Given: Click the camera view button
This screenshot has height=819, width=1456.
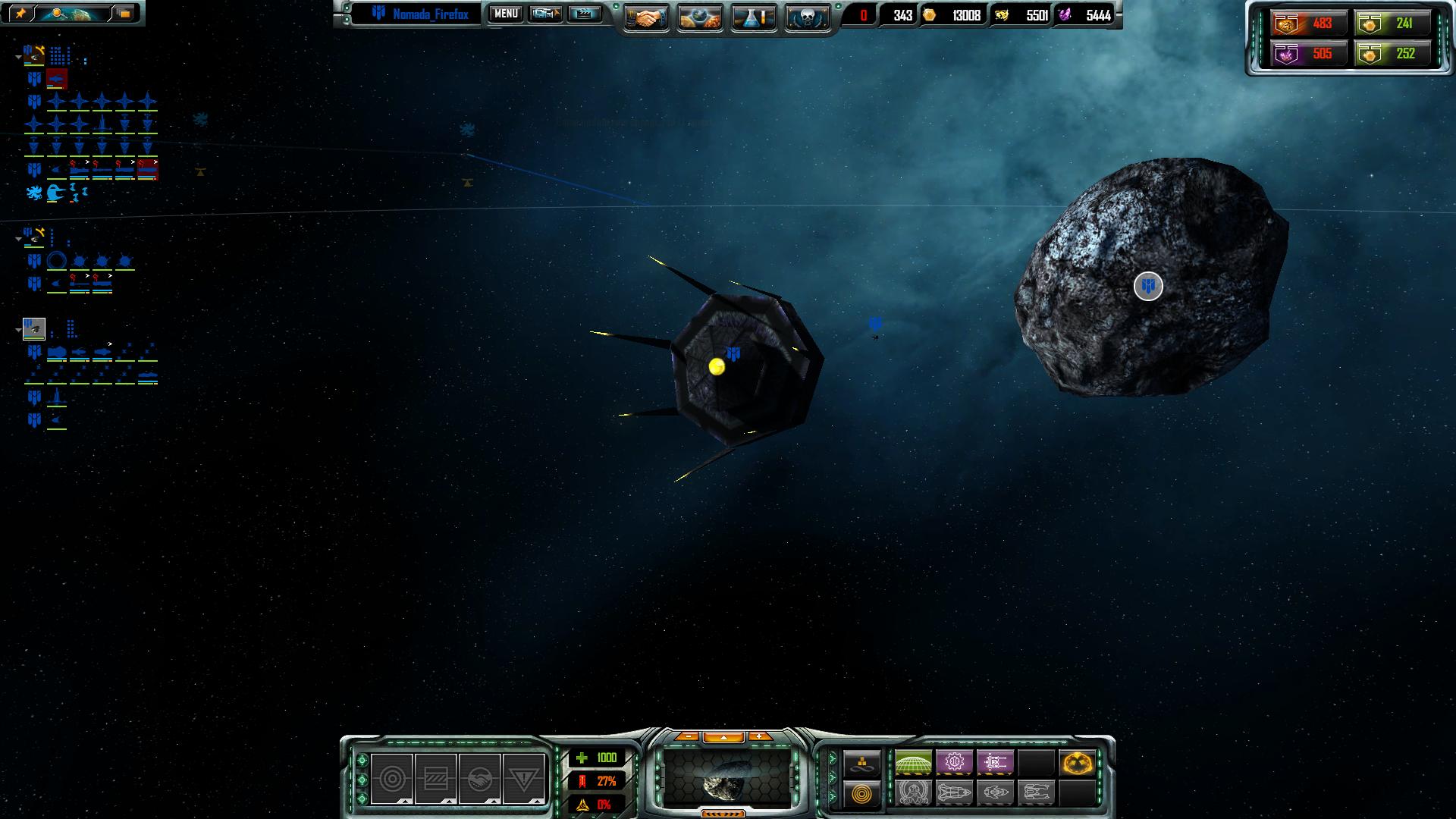Looking at the screenshot, I should pos(544,14).
